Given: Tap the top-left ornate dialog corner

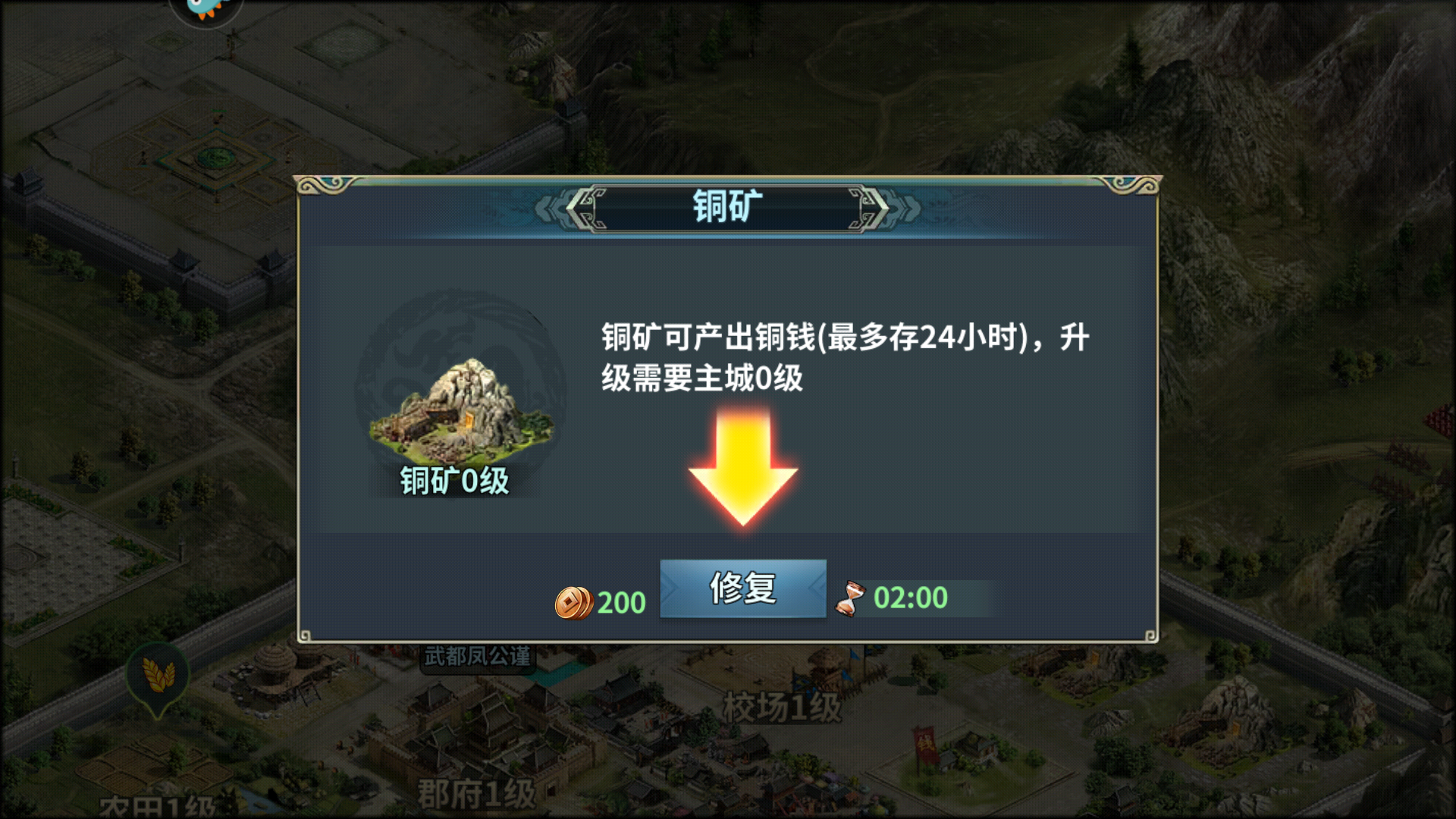Looking at the screenshot, I should tap(318, 186).
